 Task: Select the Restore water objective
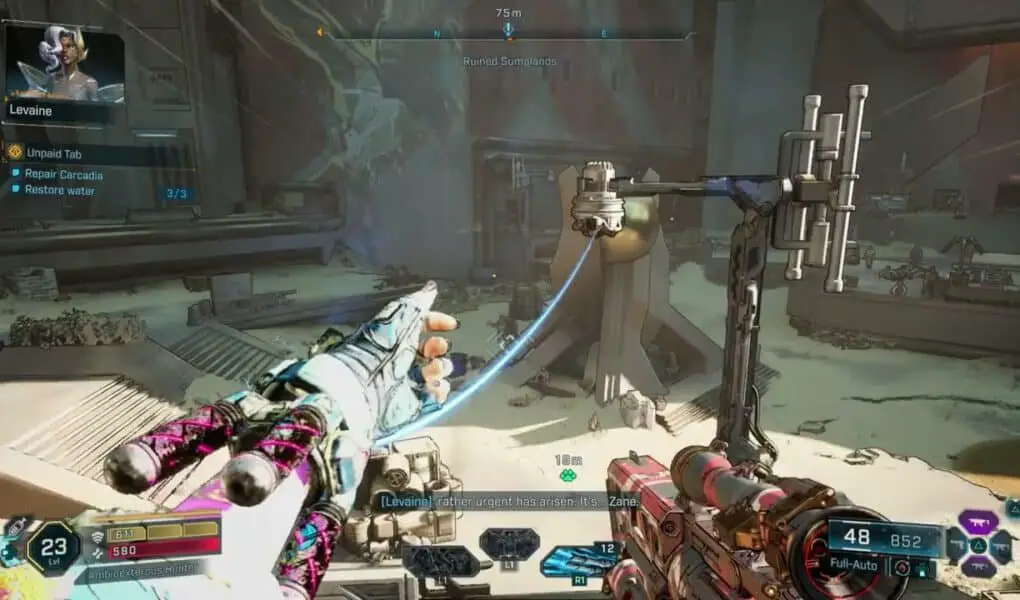pos(59,190)
